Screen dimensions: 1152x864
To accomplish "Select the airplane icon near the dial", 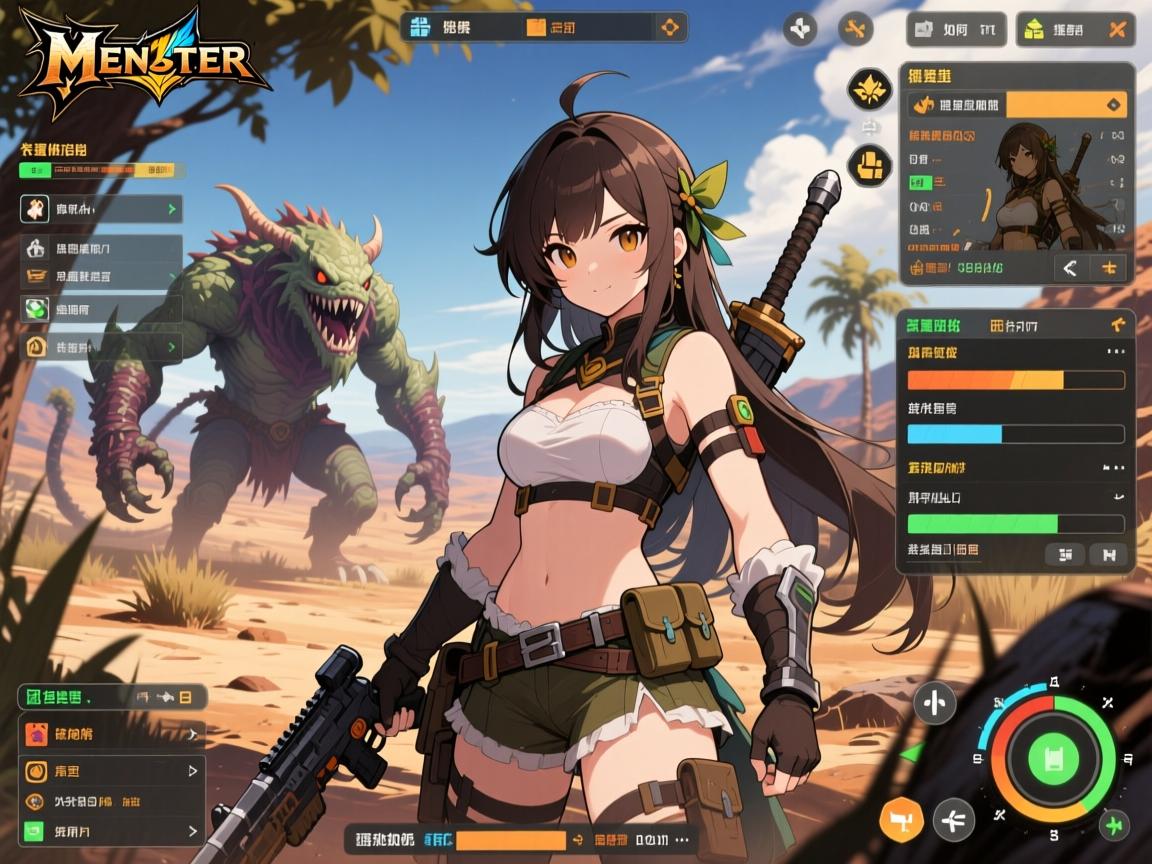I will pyautogui.click(x=953, y=820).
